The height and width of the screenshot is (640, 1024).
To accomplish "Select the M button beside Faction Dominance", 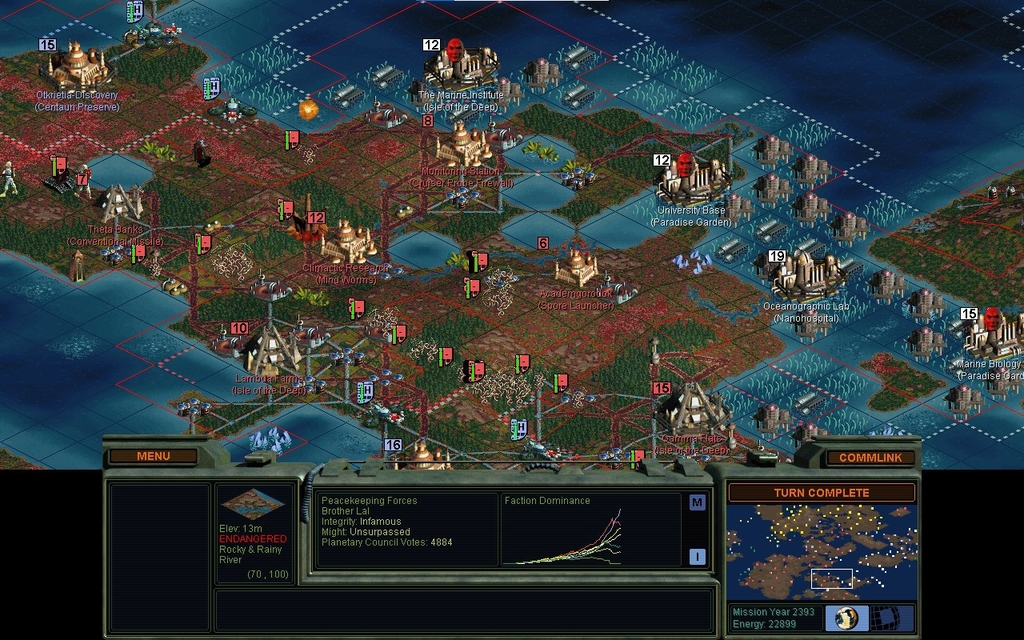I will (697, 502).
